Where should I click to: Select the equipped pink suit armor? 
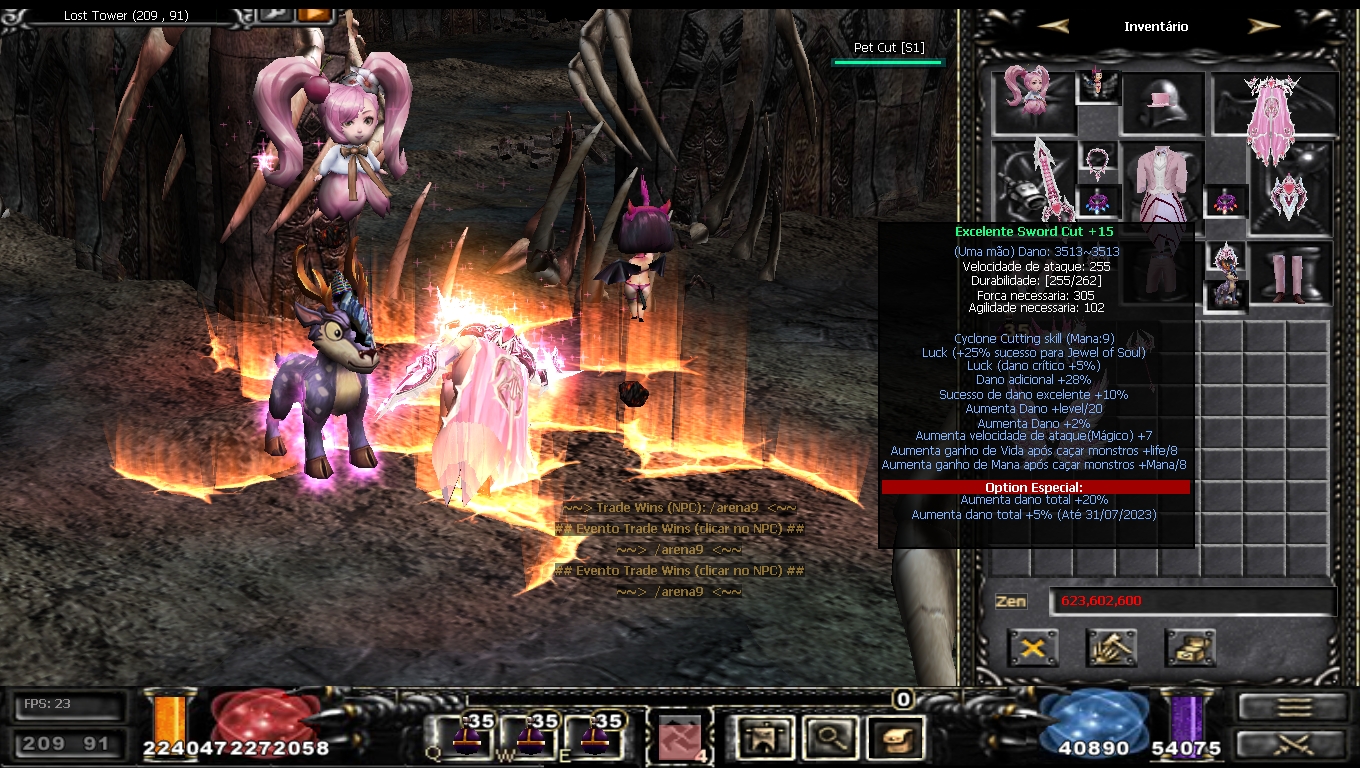point(1162,182)
